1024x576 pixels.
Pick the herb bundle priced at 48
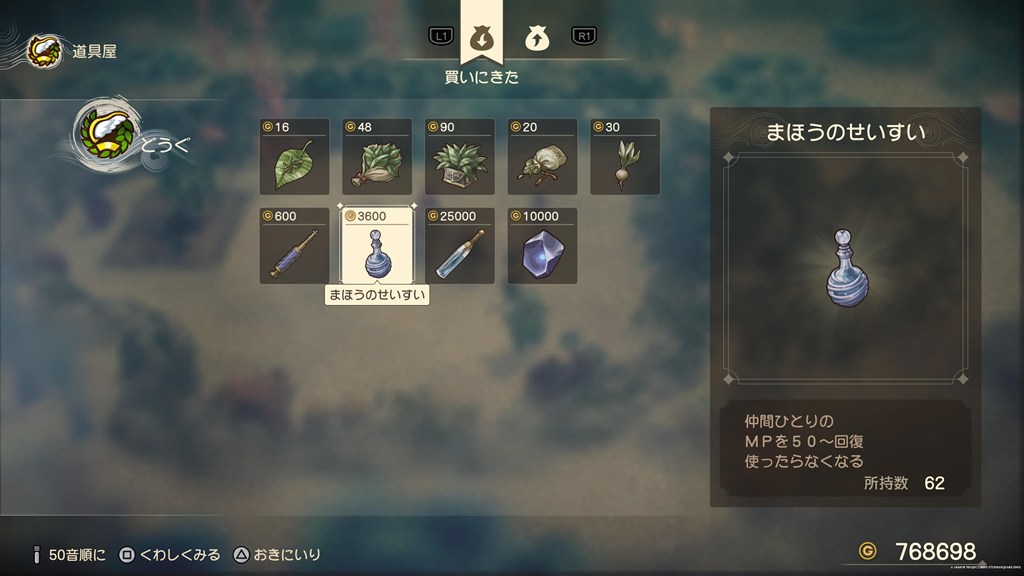[x=377, y=157]
